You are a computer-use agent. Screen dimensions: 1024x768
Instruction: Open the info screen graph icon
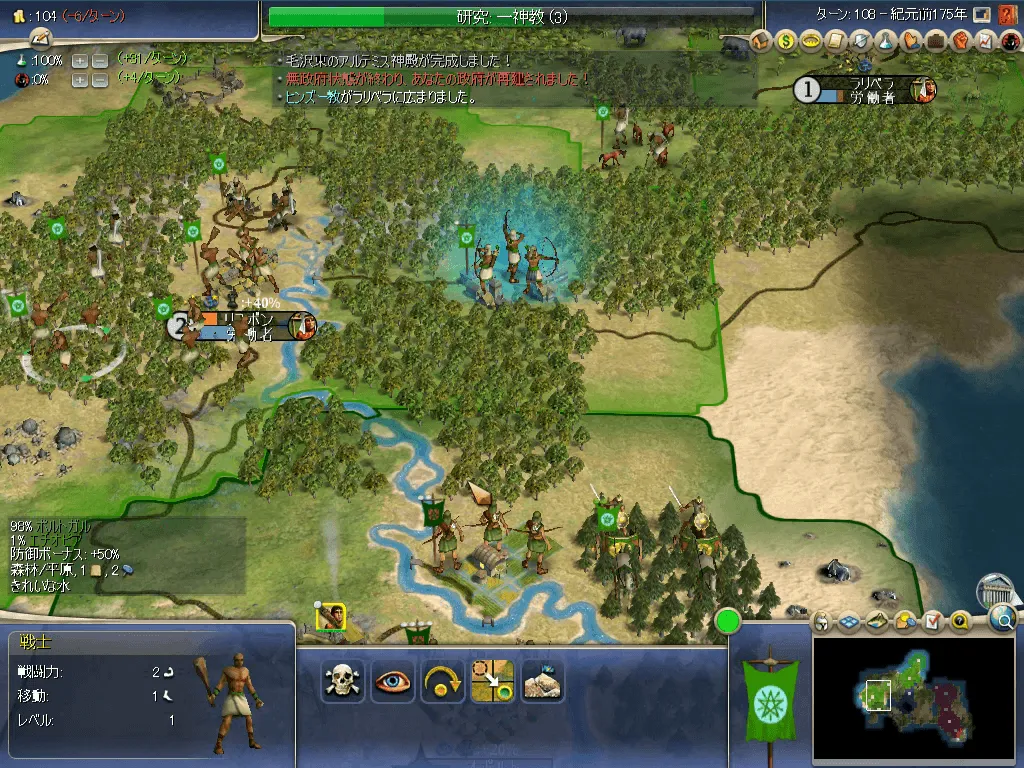(984, 41)
